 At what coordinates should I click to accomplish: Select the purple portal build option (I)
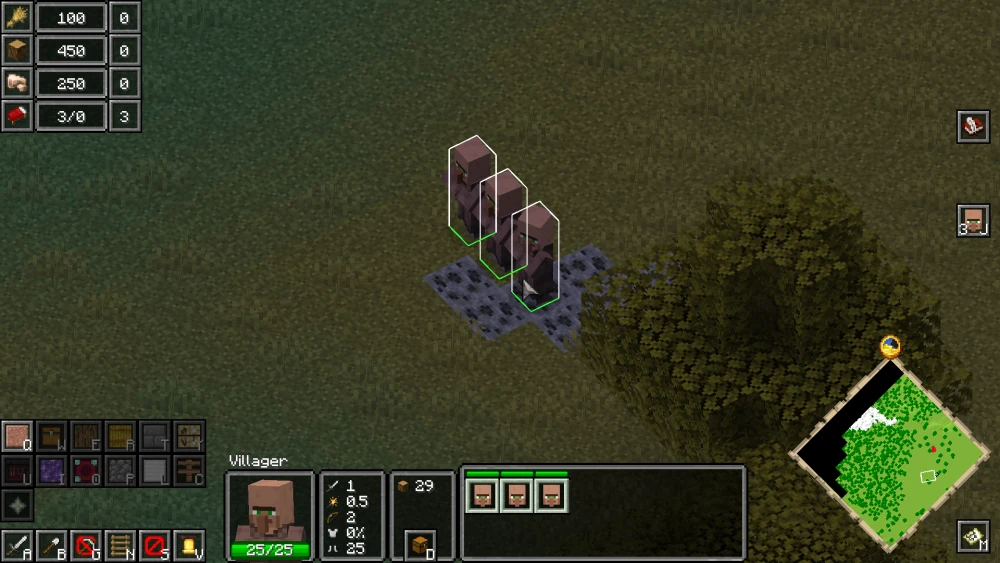click(x=52, y=471)
